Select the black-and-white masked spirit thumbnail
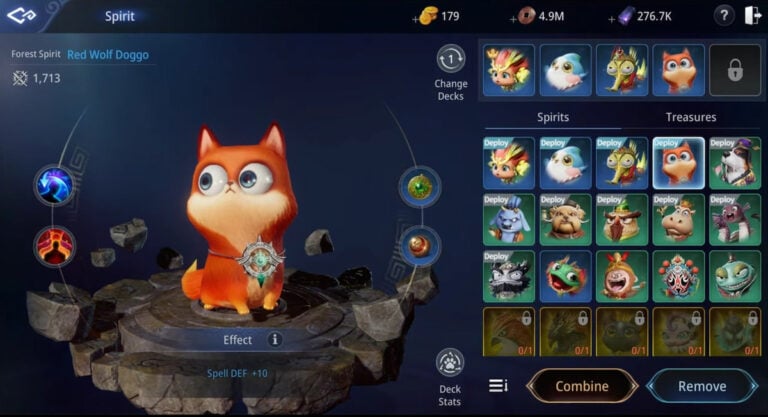 coord(508,276)
